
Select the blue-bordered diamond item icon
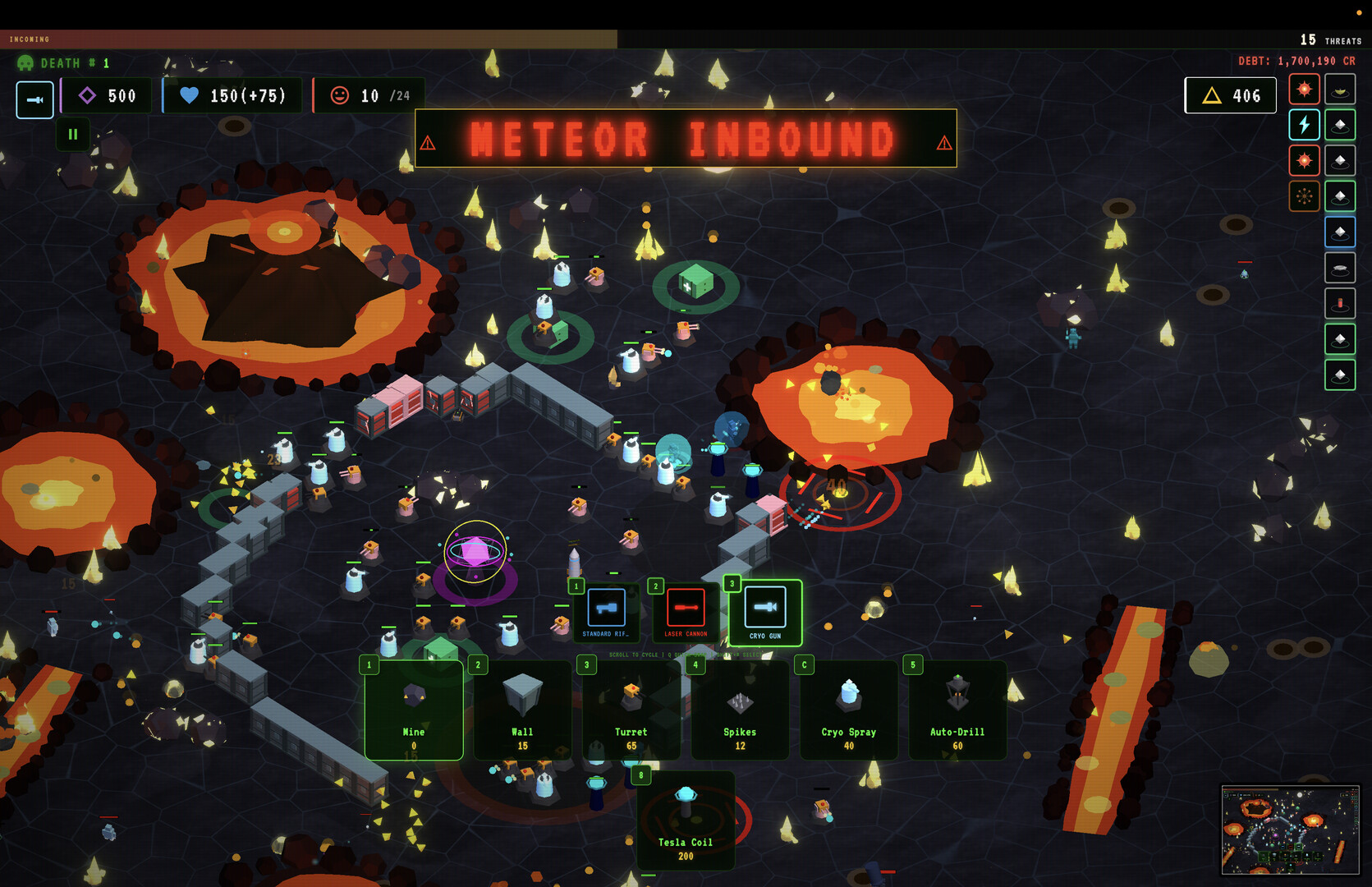pyautogui.click(x=1340, y=232)
